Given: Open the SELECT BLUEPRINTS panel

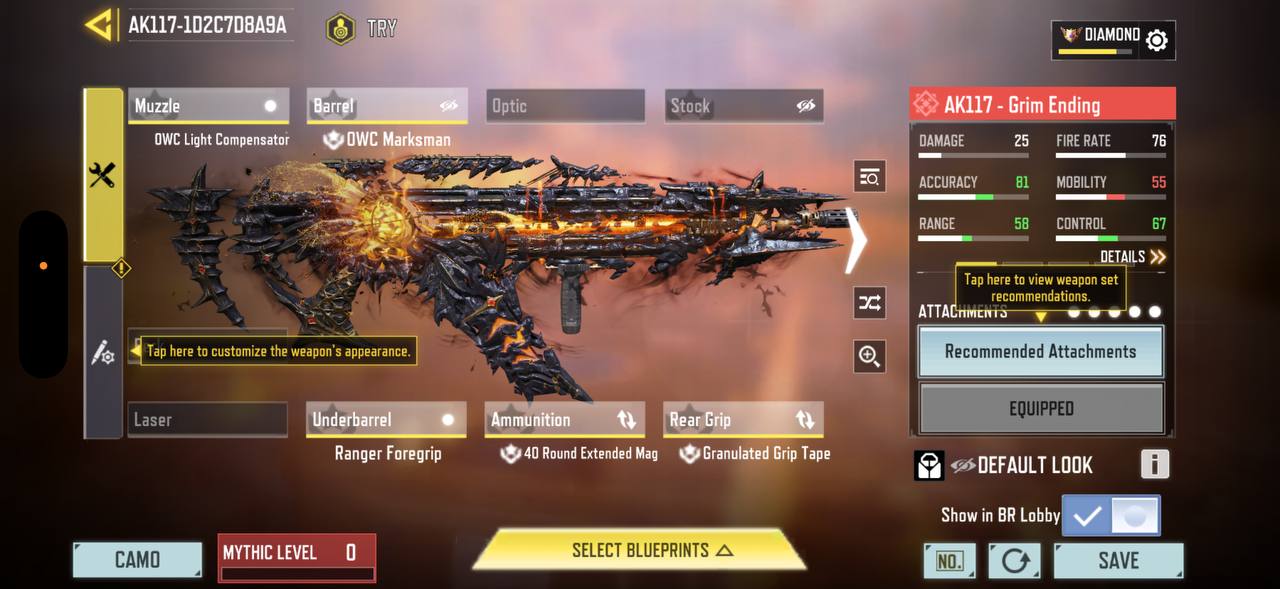Looking at the screenshot, I should tap(640, 551).
